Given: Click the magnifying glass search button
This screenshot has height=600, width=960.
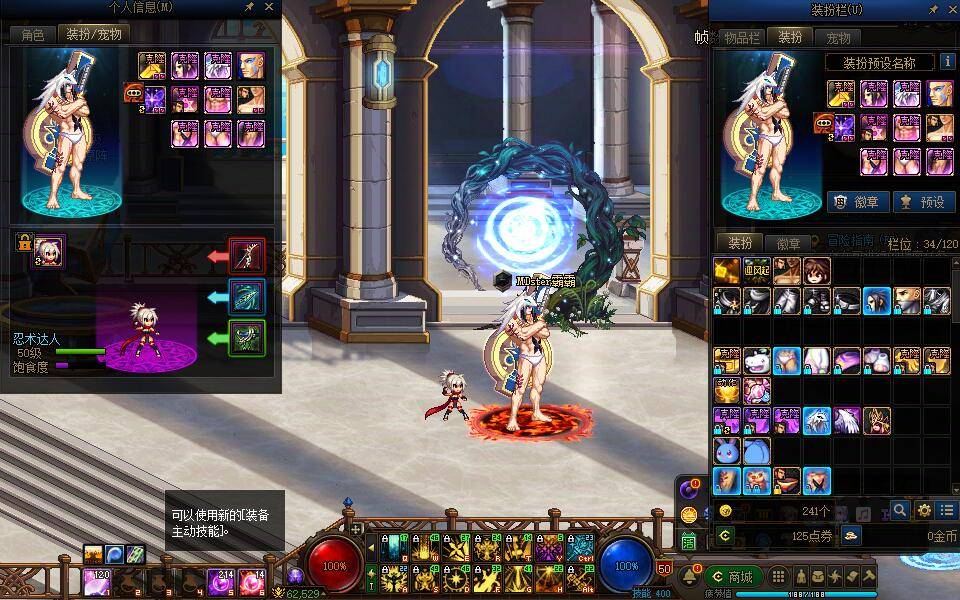Looking at the screenshot, I should (x=899, y=511).
